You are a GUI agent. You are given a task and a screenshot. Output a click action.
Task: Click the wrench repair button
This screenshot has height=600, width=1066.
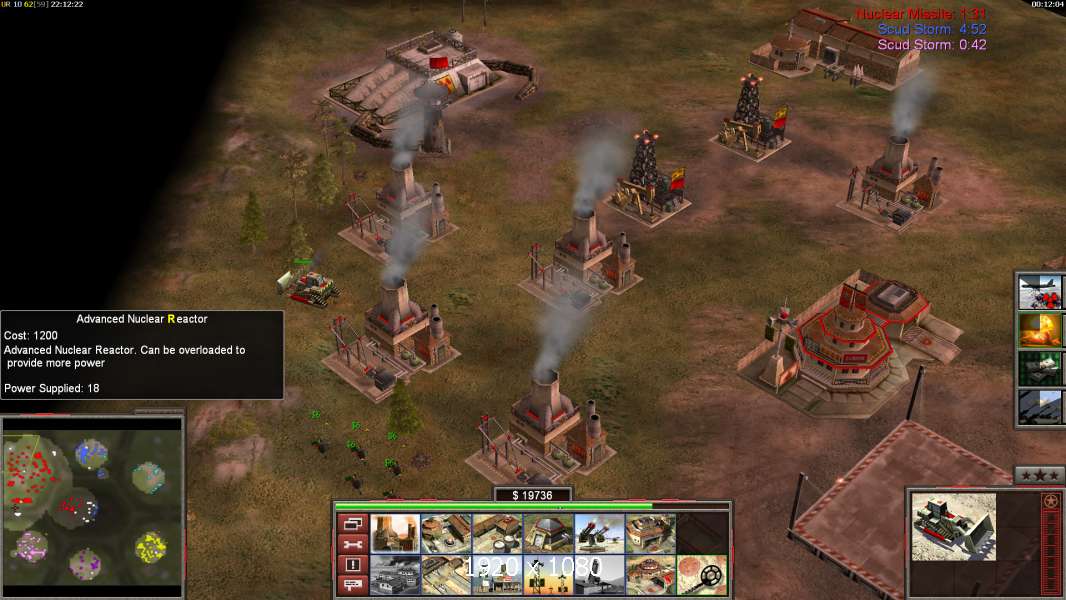click(x=353, y=544)
